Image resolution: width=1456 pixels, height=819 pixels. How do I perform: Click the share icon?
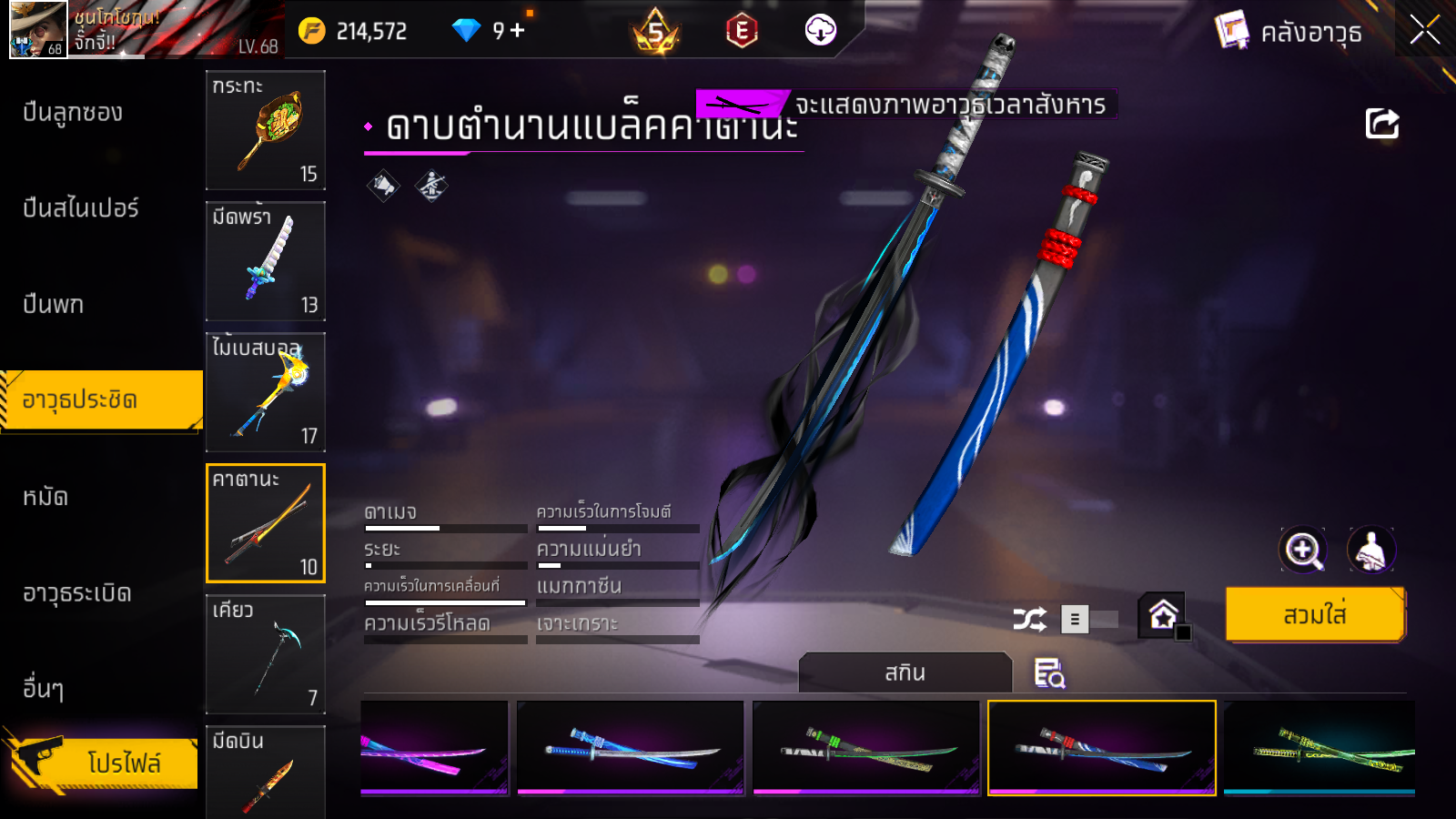coord(1381,124)
